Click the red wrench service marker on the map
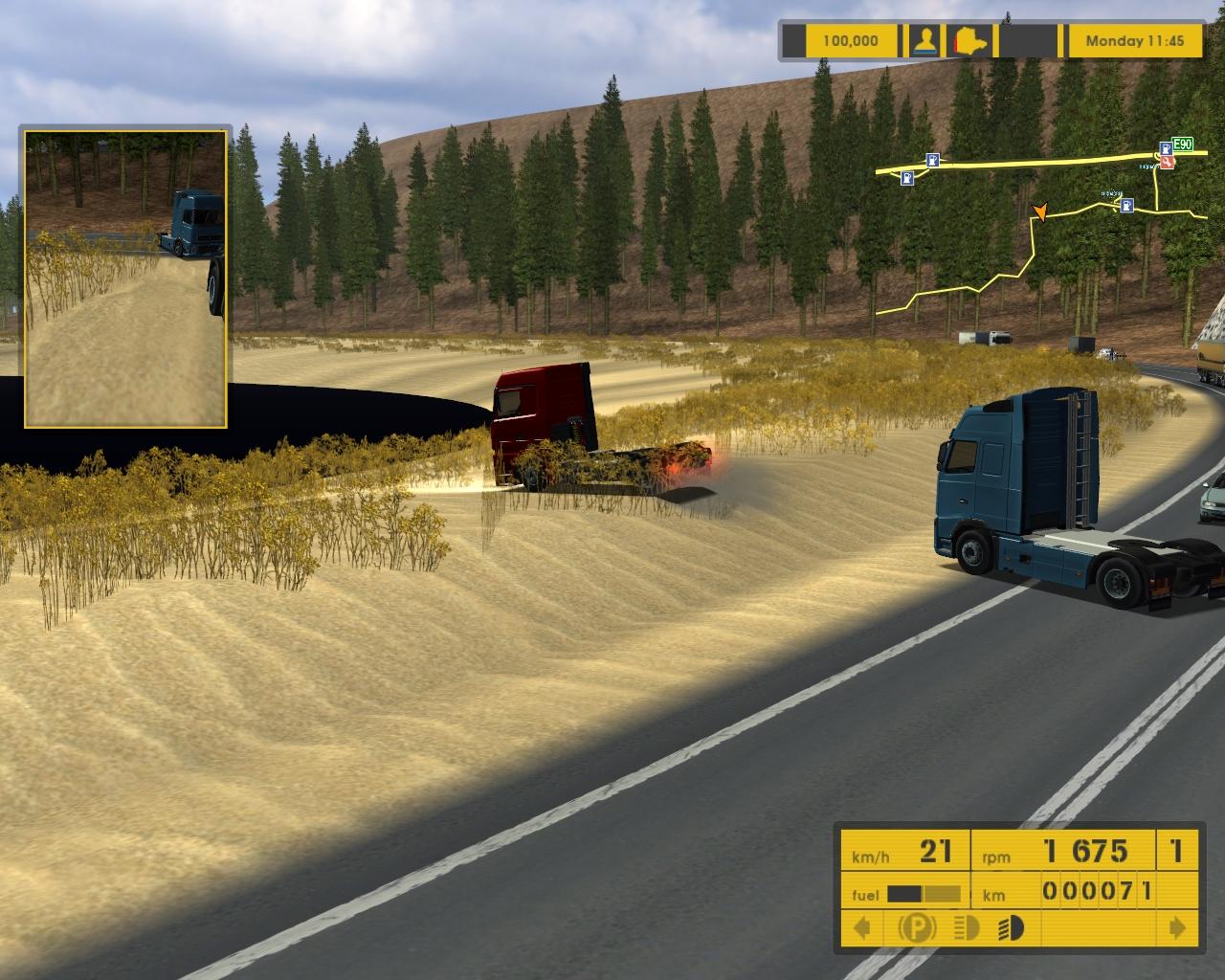The width and height of the screenshot is (1225, 980). tap(1169, 164)
